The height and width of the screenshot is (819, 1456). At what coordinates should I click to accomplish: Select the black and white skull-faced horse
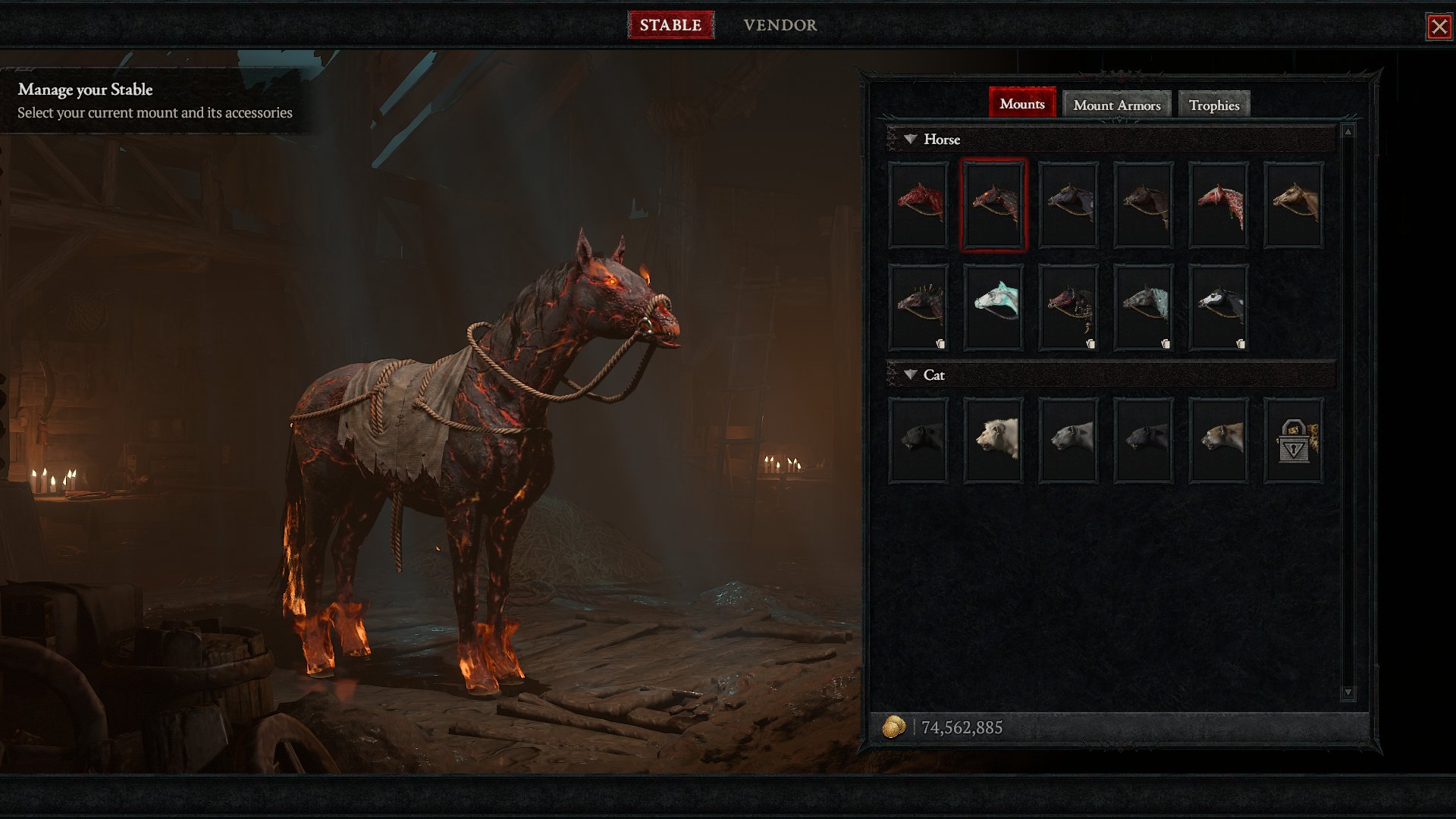(x=1219, y=307)
